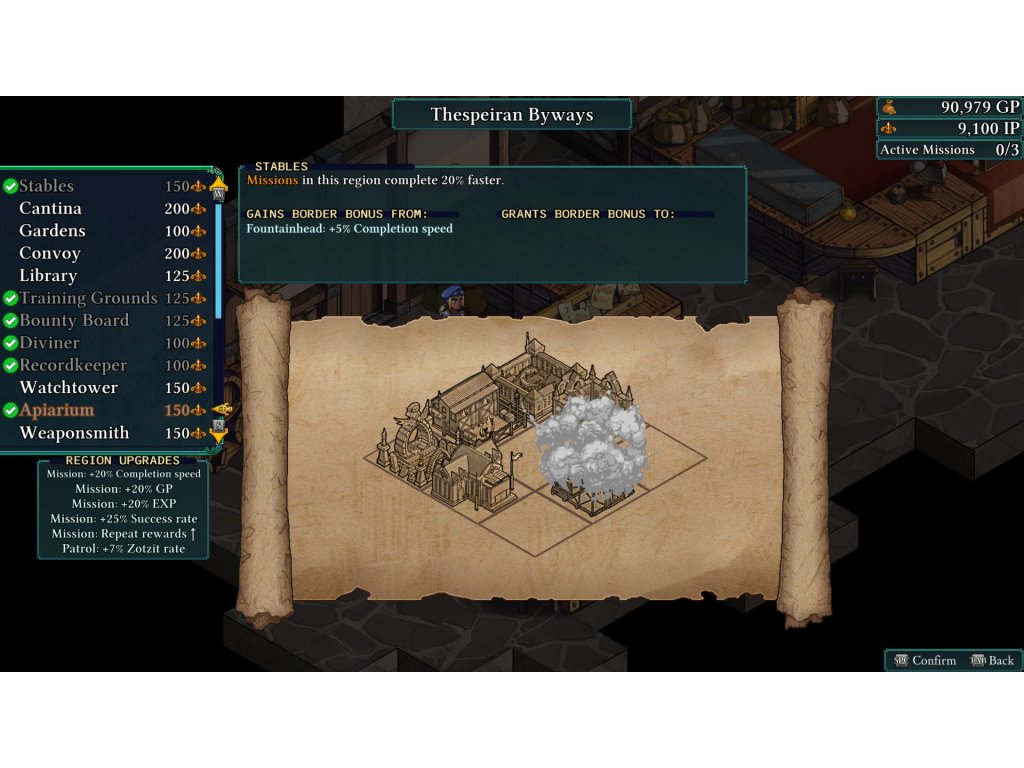Screen dimensions: 1024x768
Task: Click the list's scroll-up arrow
Action: coord(218,185)
